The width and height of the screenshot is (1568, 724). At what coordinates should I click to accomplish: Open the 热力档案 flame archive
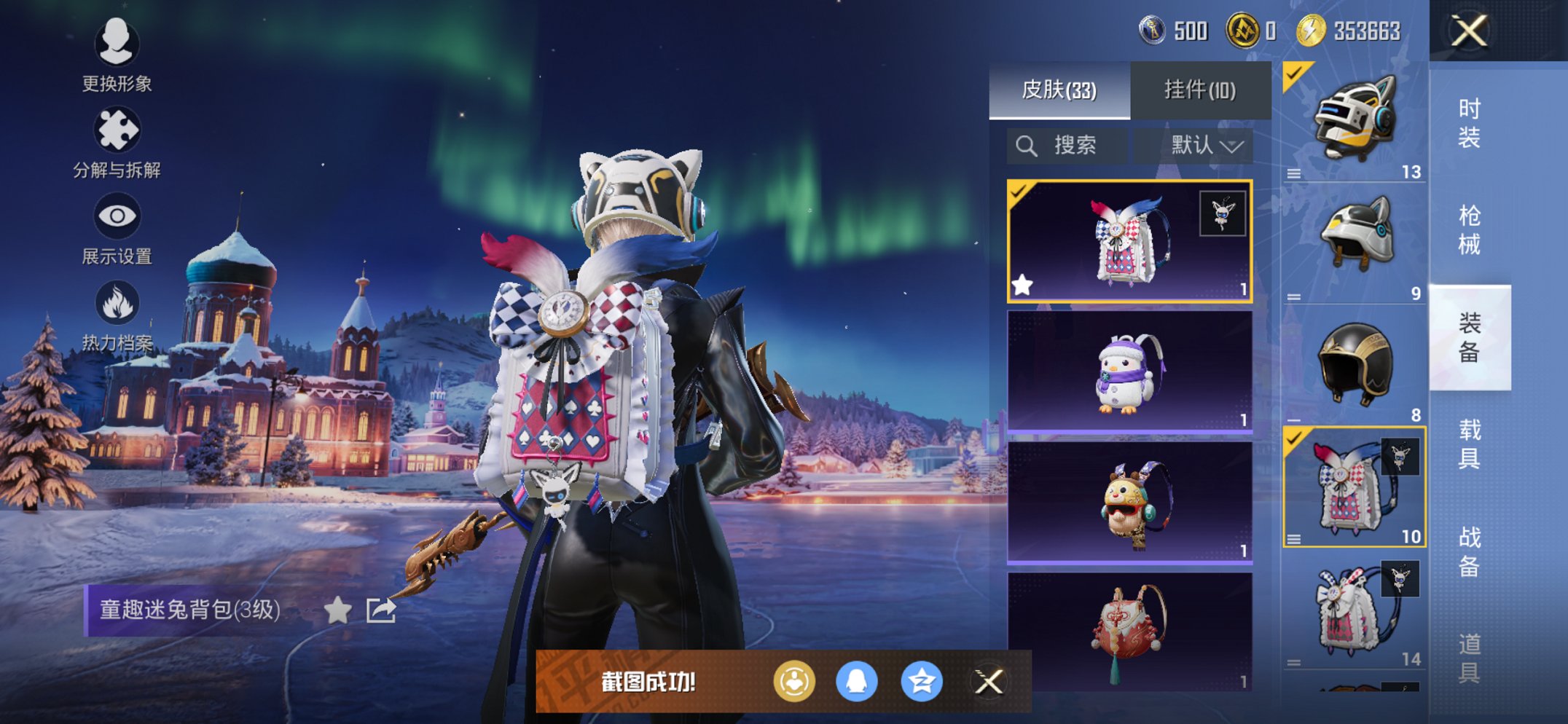pos(117,315)
